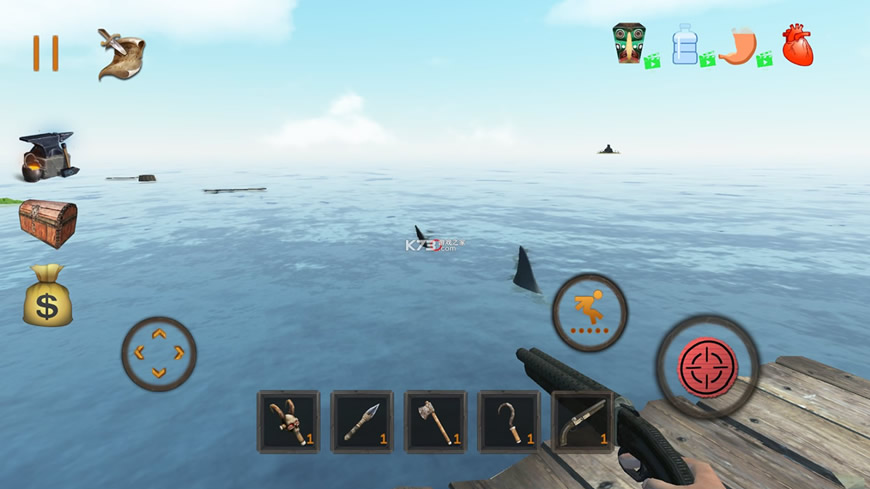
Task: Tap the tiki totem mask icon
Action: tap(630, 44)
